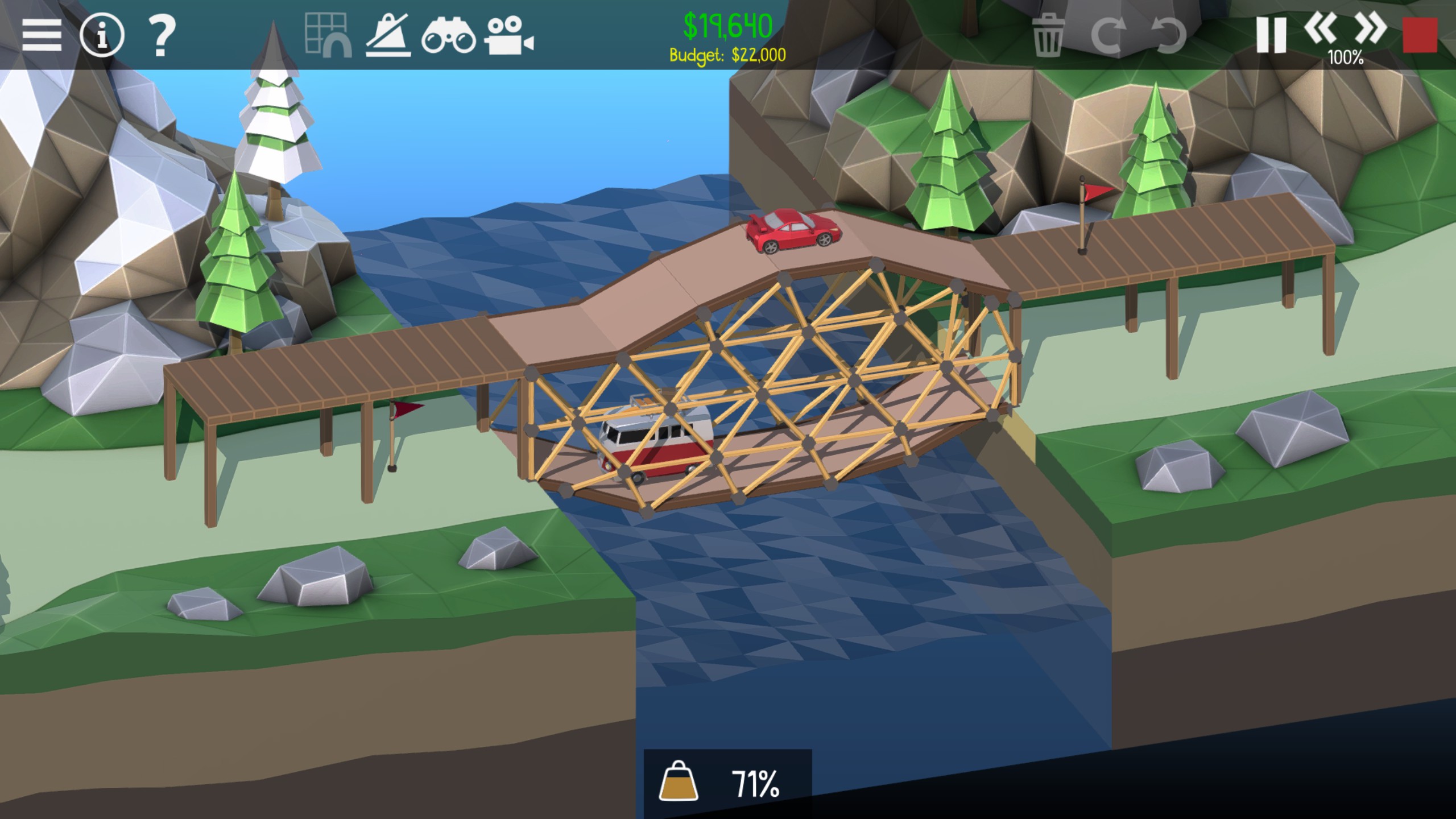This screenshot has height=819, width=1456.
Task: Click the 71% weight load indicator
Action: tap(727, 784)
